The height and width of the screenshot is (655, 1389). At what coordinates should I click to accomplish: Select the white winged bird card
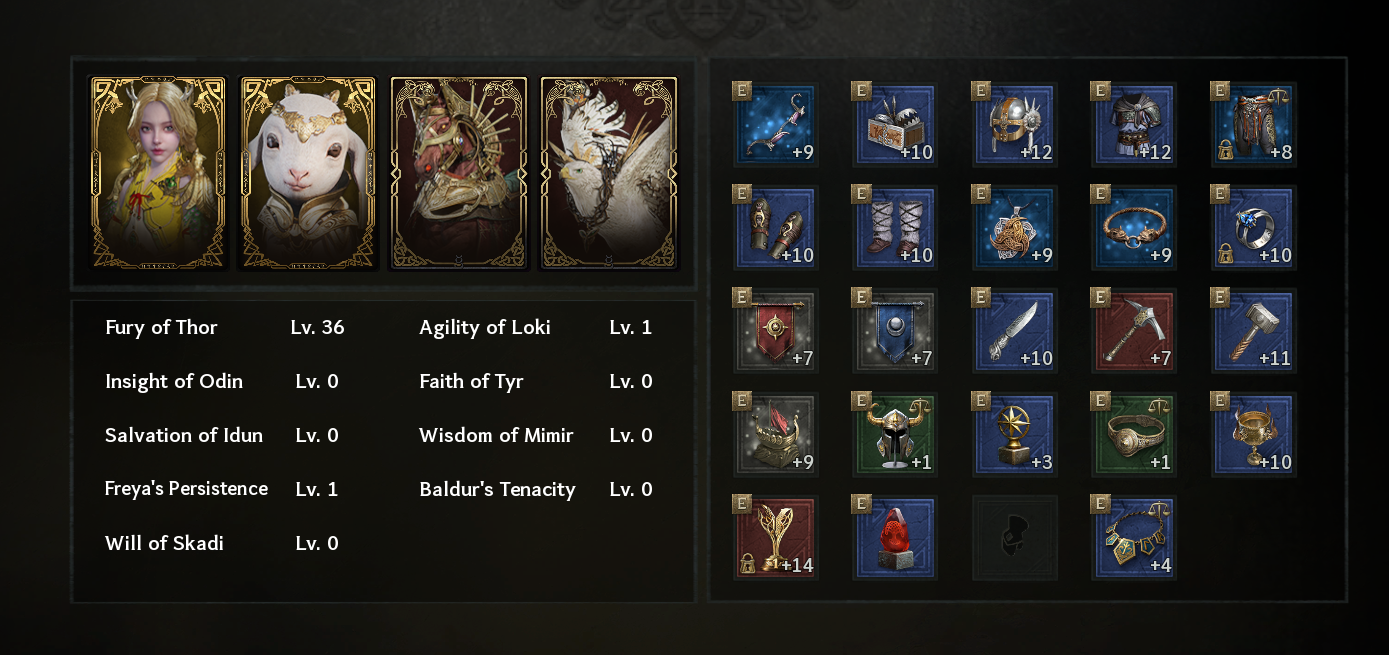click(x=609, y=172)
